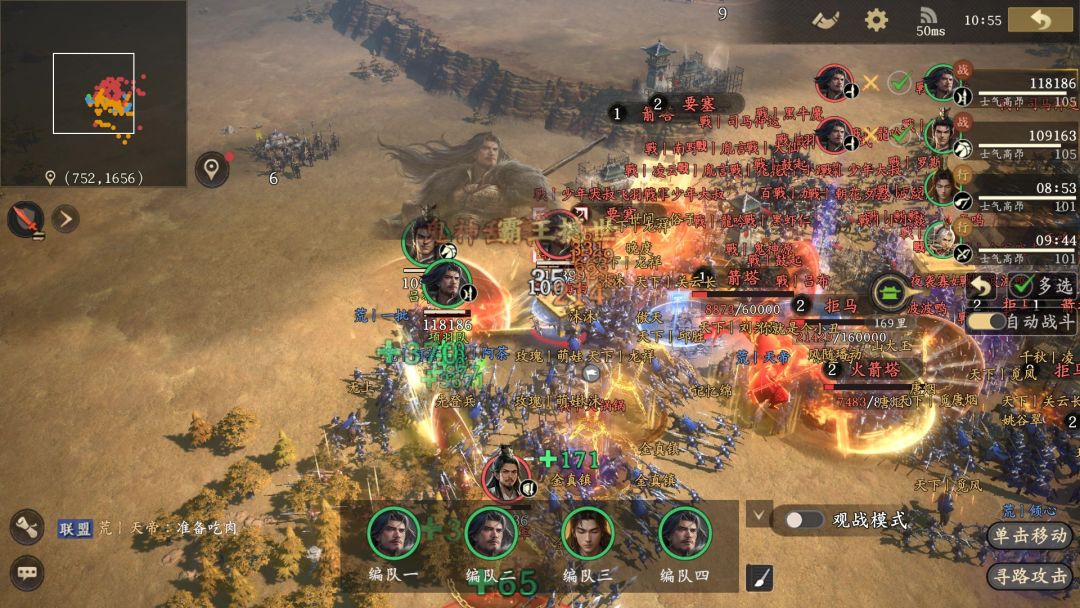The width and height of the screenshot is (1080, 608).
Task: Choose 寻路攻击 pathfinding attack button
Action: 1029,576
